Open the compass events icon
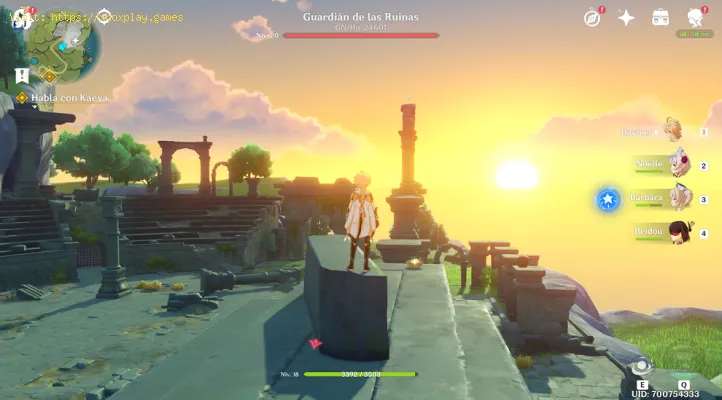Viewport: 722px width, 400px height. 592,18
